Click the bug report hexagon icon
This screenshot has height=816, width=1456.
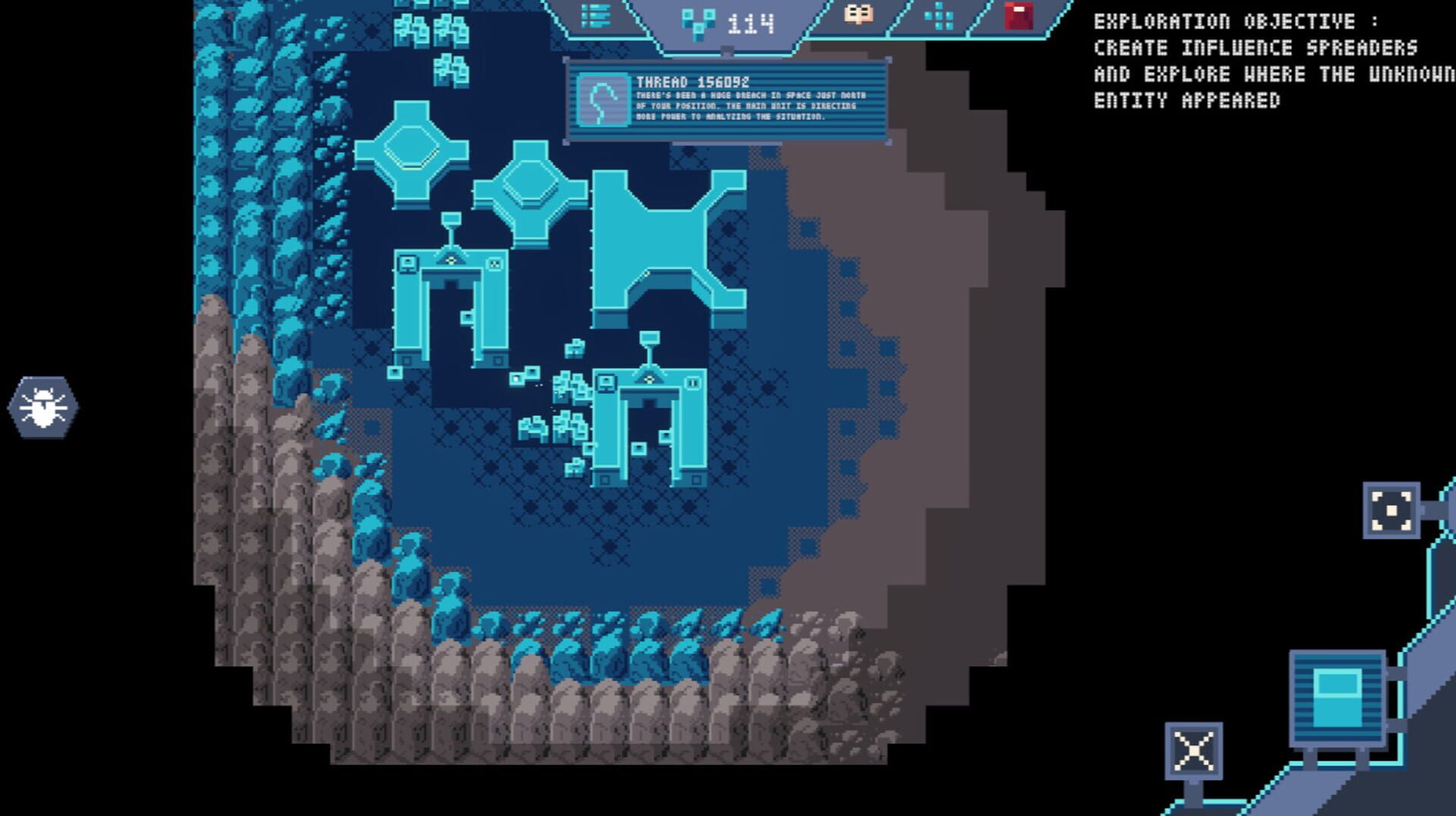click(42, 406)
